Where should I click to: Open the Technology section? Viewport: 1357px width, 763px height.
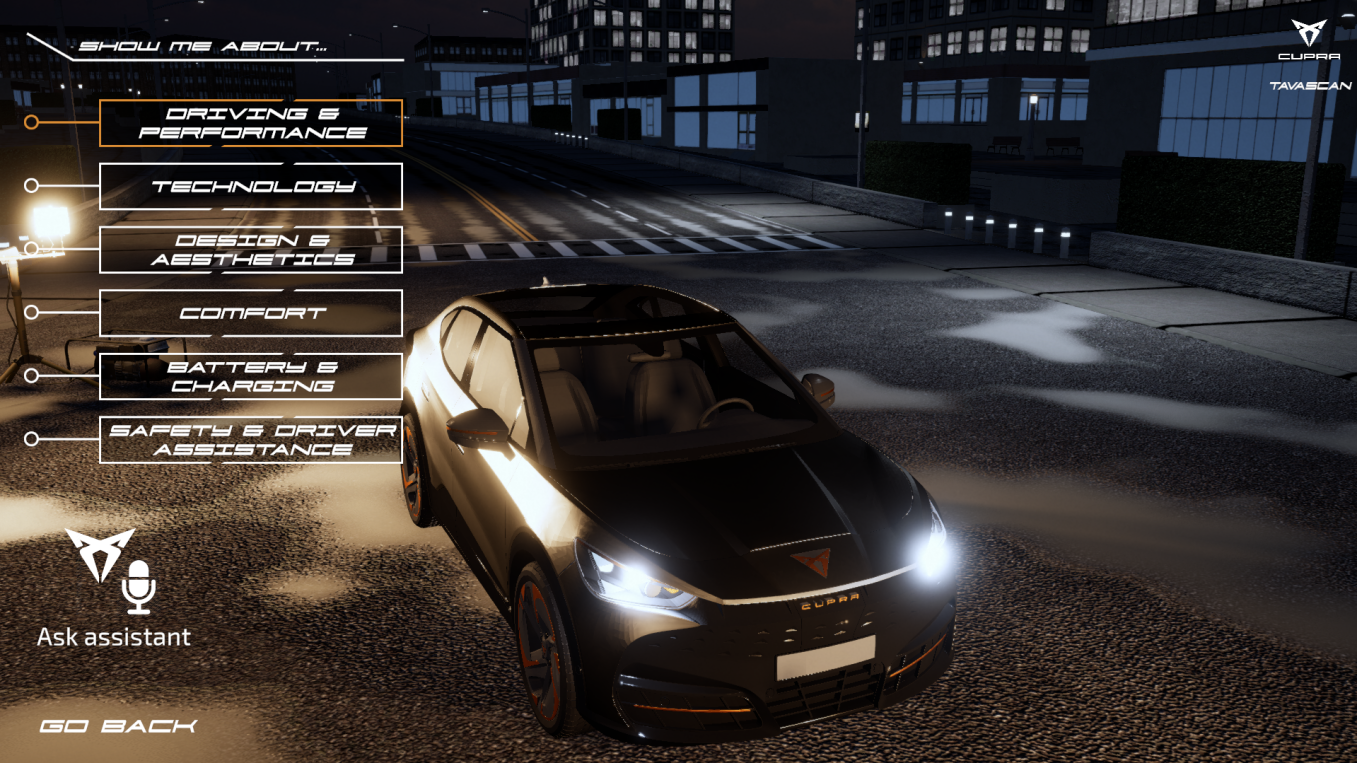click(x=251, y=186)
